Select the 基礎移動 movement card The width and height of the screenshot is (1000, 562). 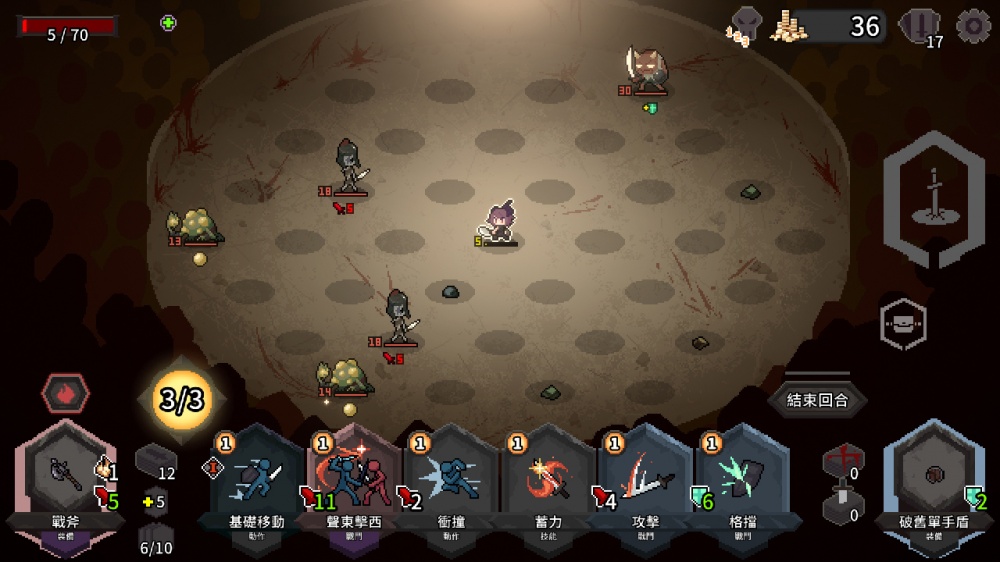point(257,480)
